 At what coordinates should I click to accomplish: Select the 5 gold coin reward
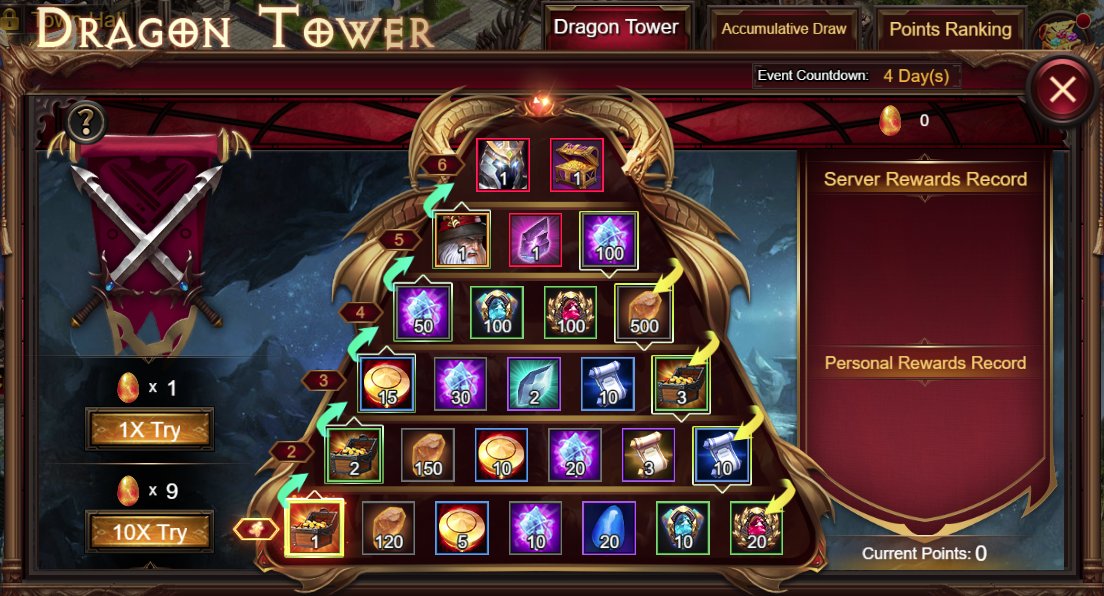[x=462, y=528]
